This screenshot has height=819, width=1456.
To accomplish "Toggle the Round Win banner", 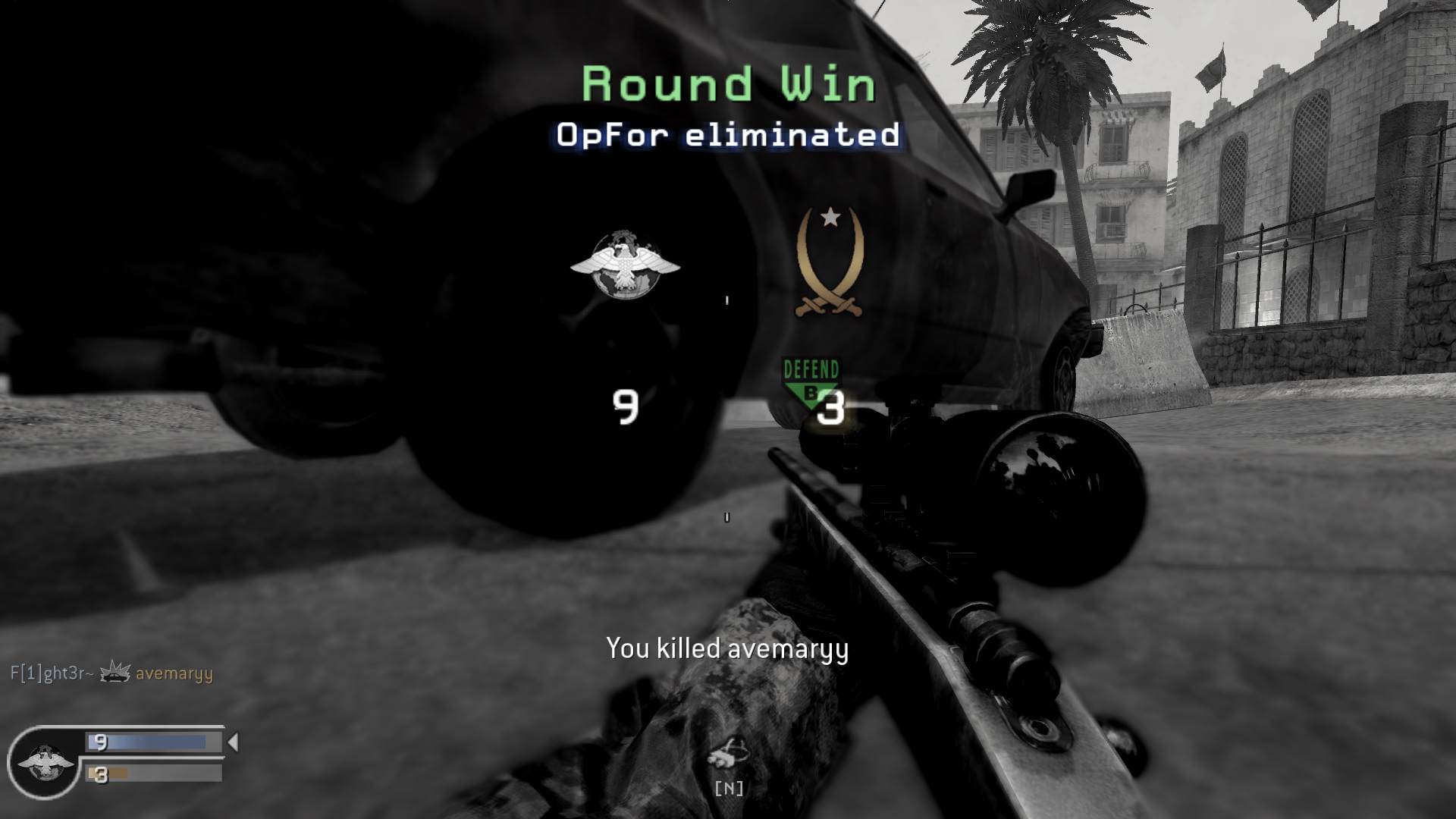I will [726, 83].
